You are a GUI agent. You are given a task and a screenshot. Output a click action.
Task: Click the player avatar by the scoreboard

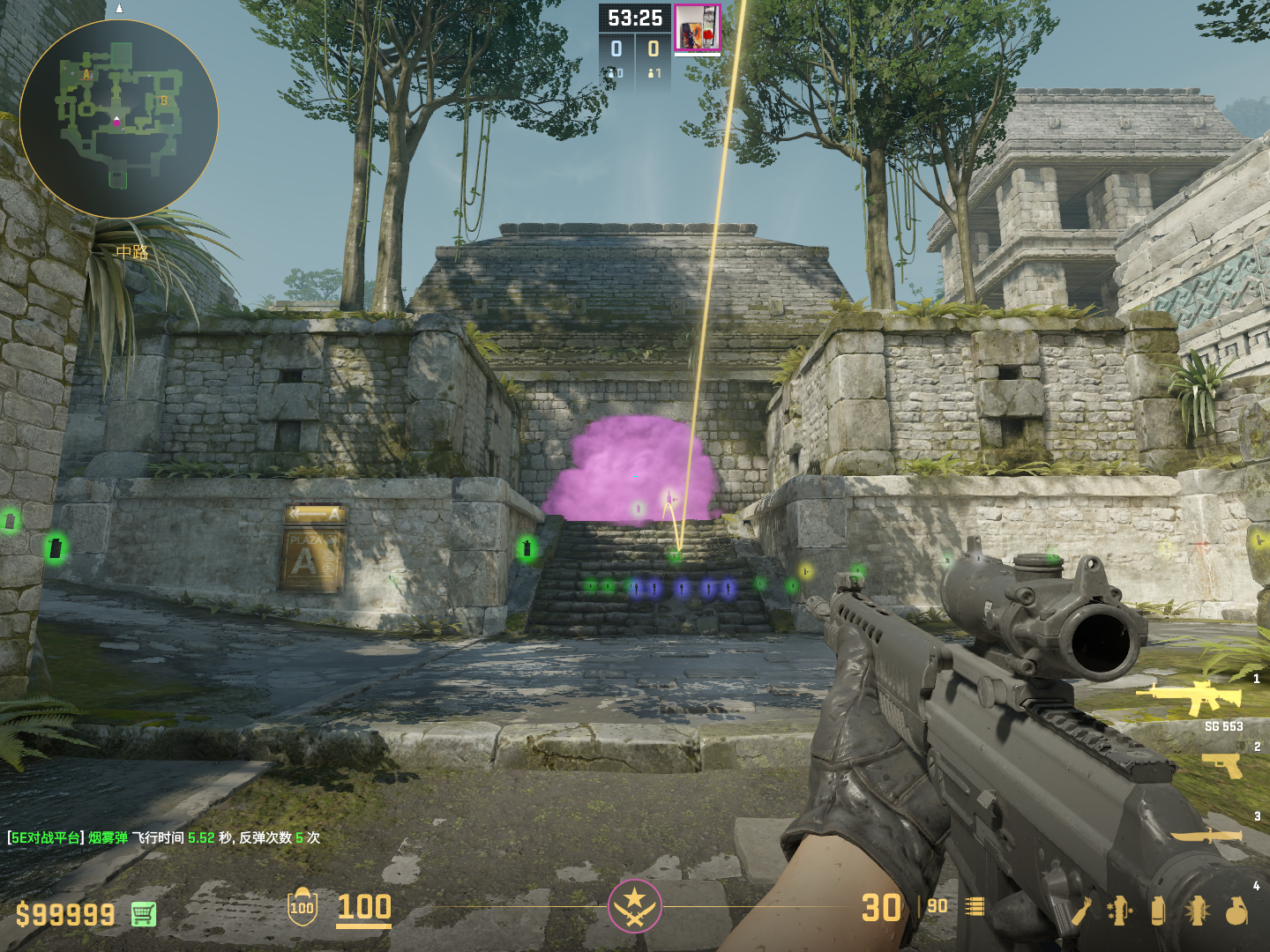click(x=697, y=27)
